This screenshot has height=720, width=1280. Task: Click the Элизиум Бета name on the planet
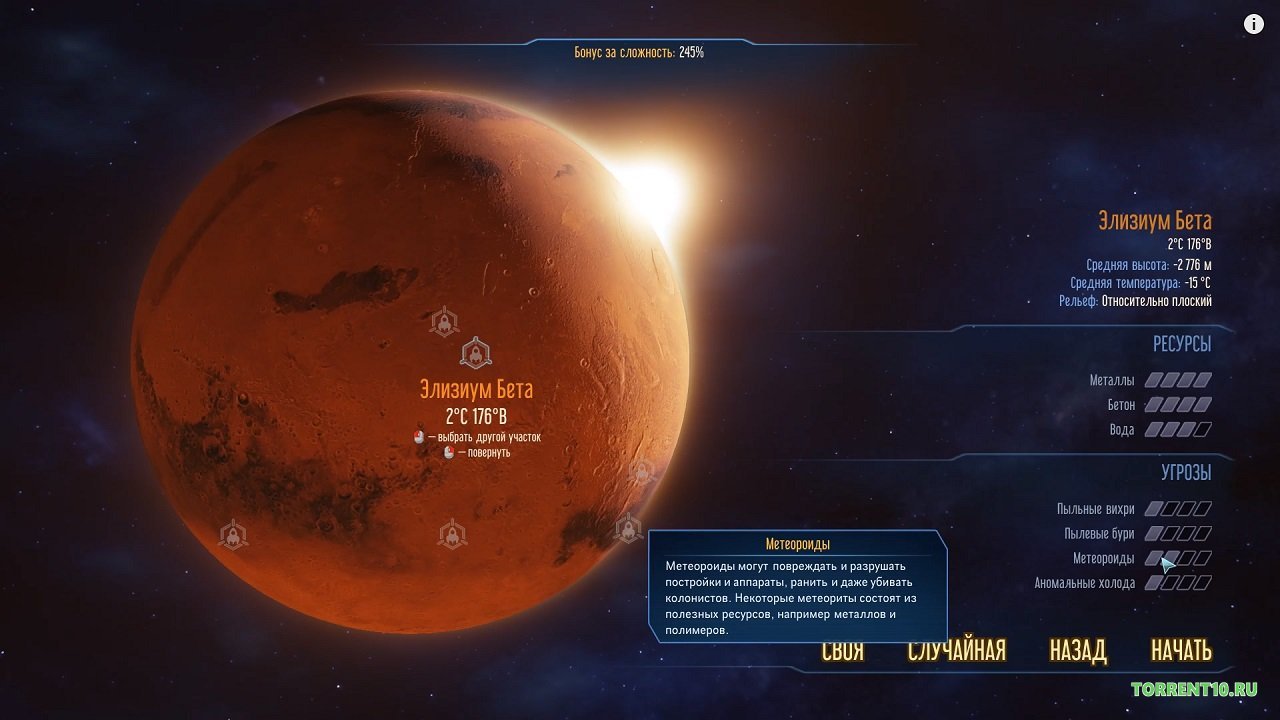tap(475, 388)
